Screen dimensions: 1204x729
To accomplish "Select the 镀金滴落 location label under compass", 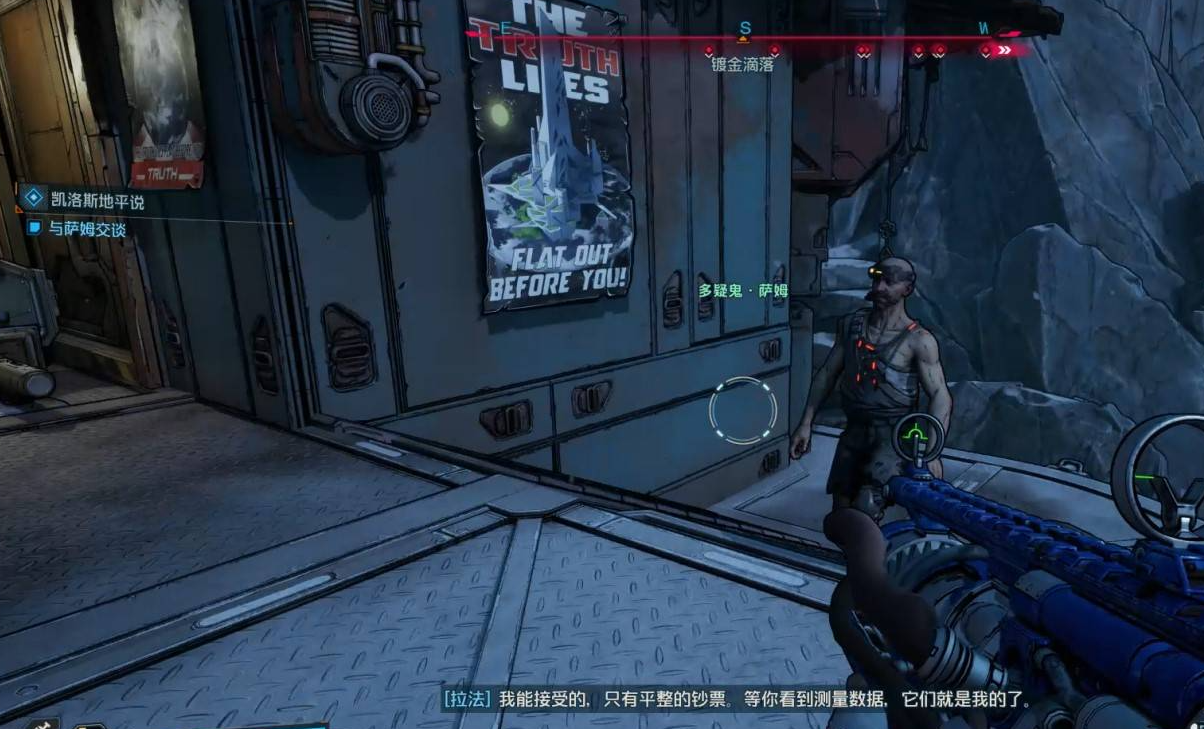I will pyautogui.click(x=742, y=65).
